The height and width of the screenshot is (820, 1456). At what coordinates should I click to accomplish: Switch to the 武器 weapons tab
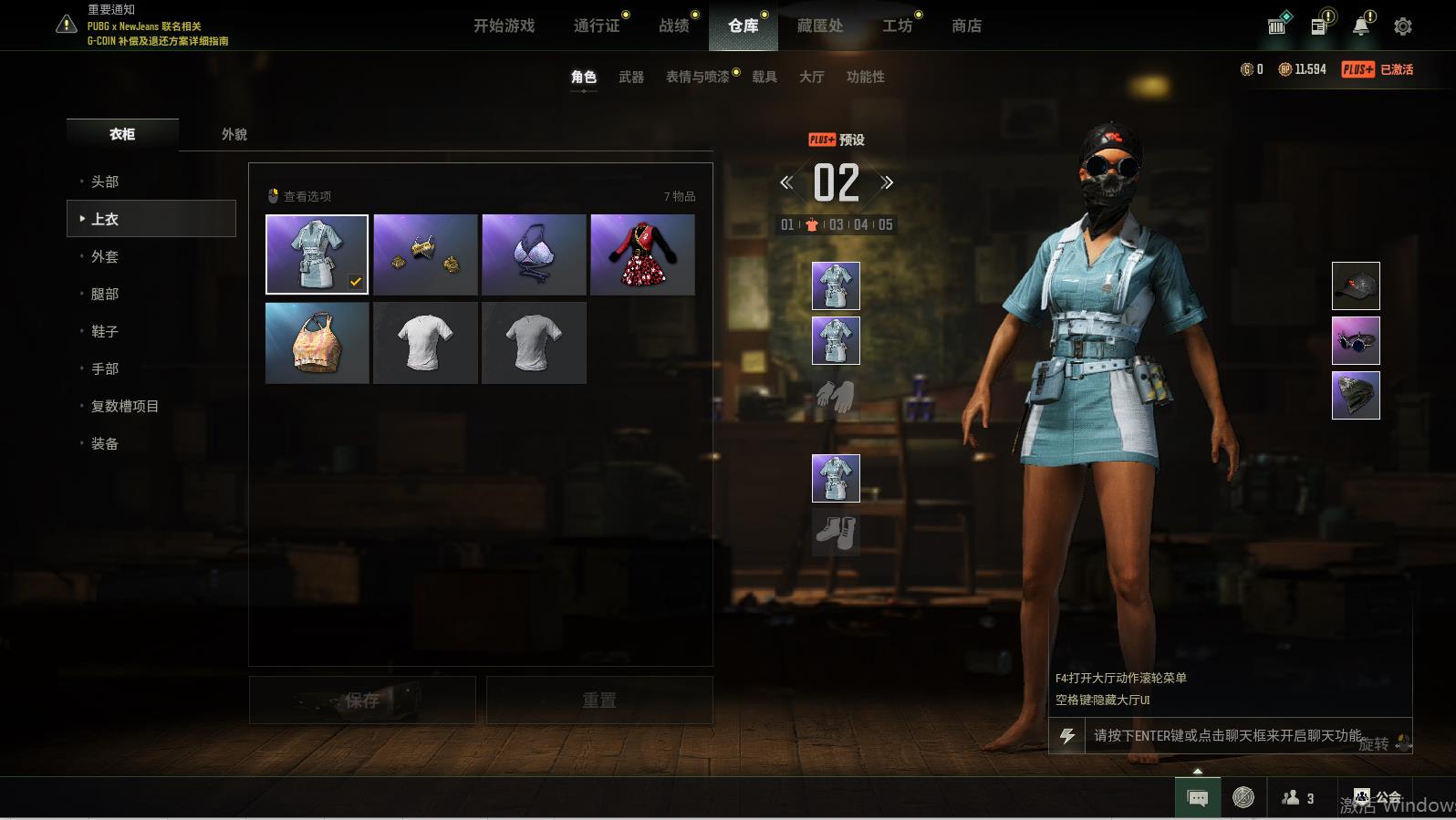coord(631,78)
